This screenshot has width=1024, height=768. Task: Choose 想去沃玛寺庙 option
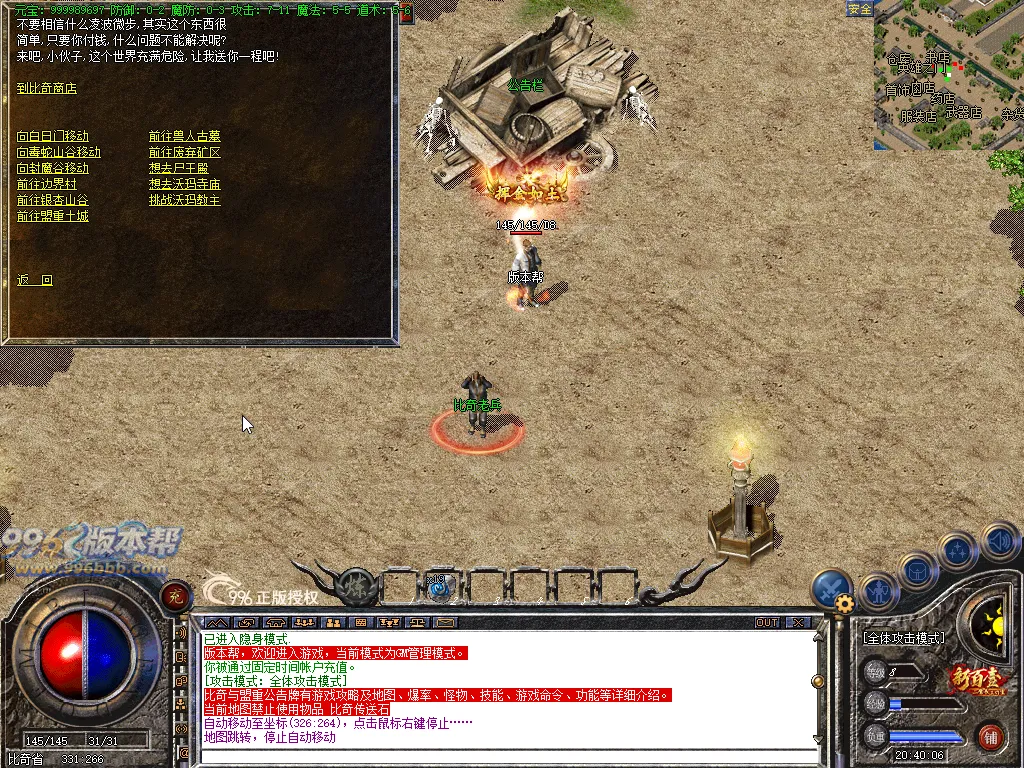pyautogui.click(x=184, y=184)
